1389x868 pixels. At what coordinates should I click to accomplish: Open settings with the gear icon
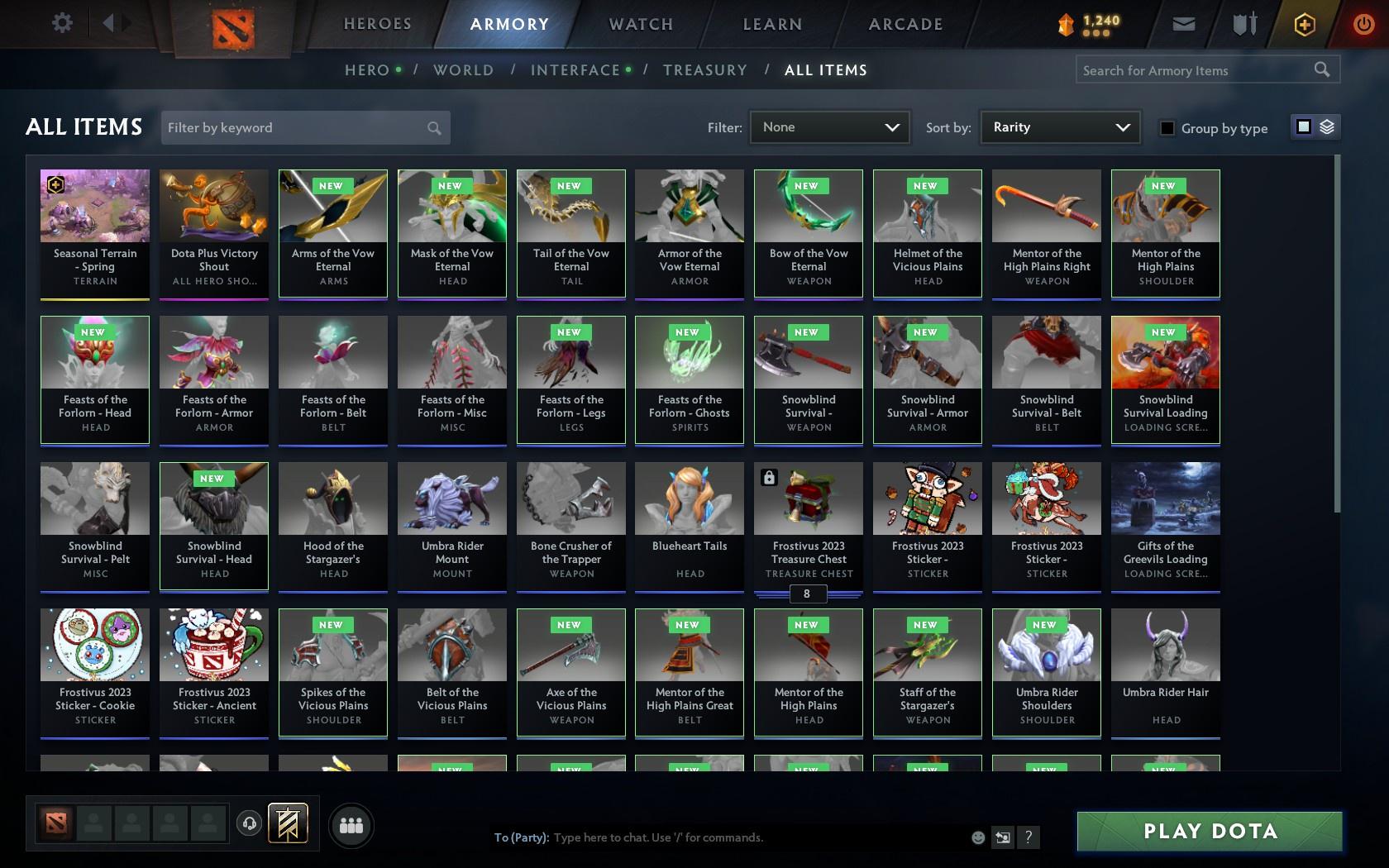pyautogui.click(x=60, y=24)
